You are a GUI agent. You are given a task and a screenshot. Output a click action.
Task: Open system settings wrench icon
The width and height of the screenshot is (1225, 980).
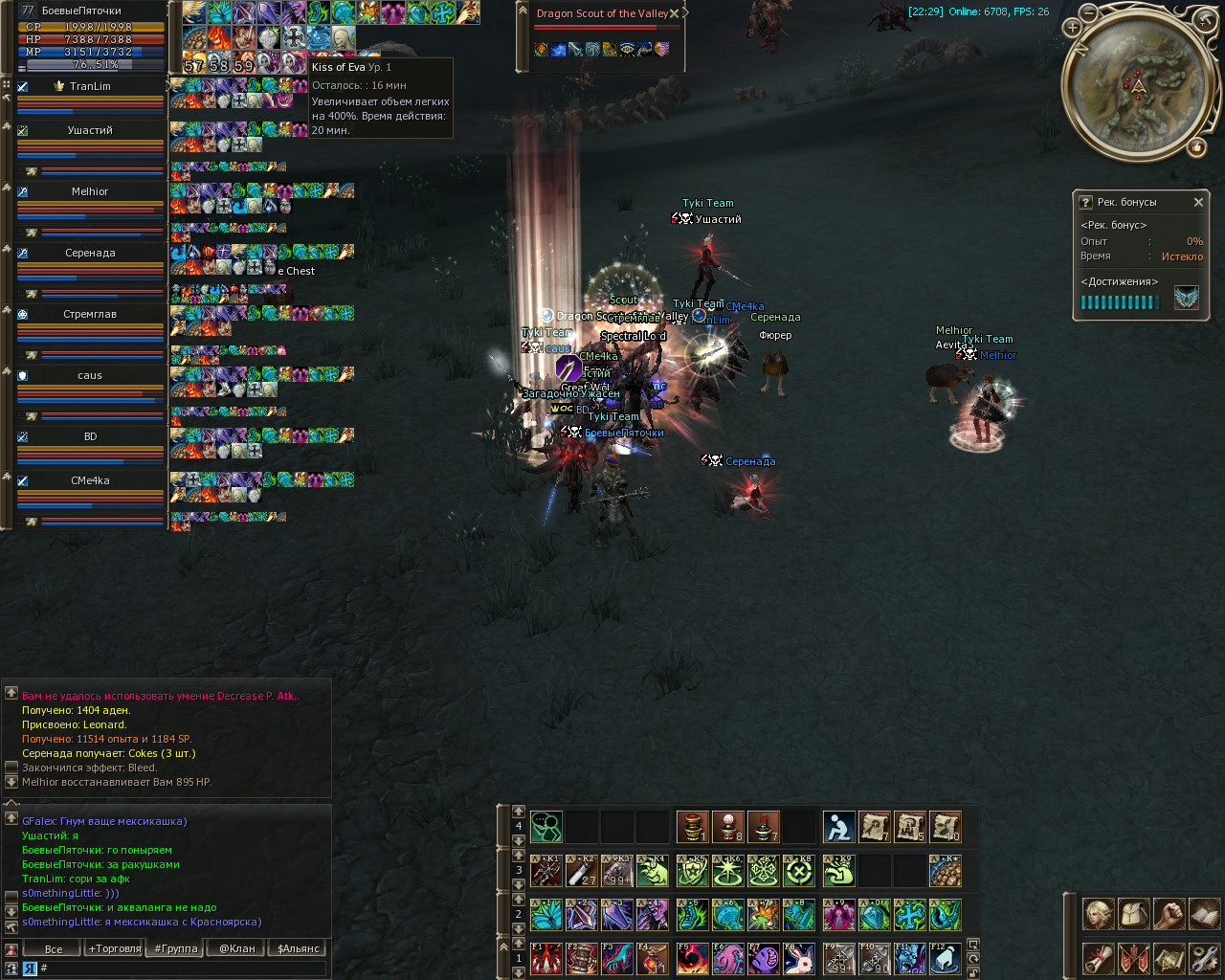pos(1204,958)
